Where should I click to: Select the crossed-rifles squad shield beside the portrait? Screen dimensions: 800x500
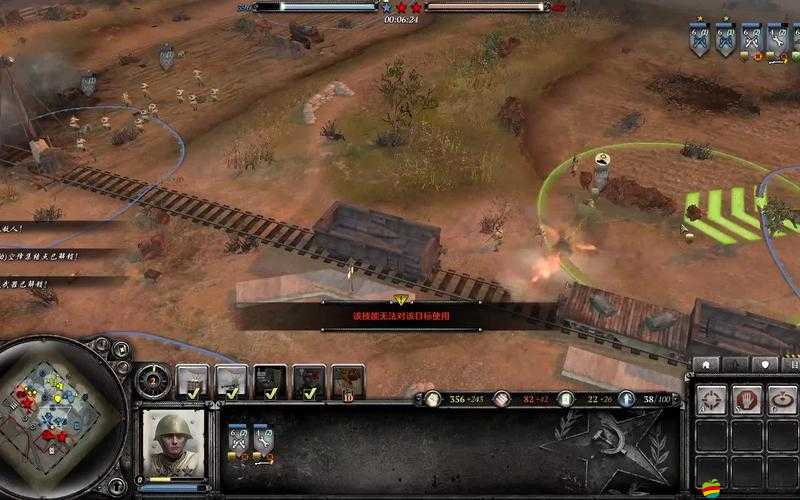pos(238,440)
